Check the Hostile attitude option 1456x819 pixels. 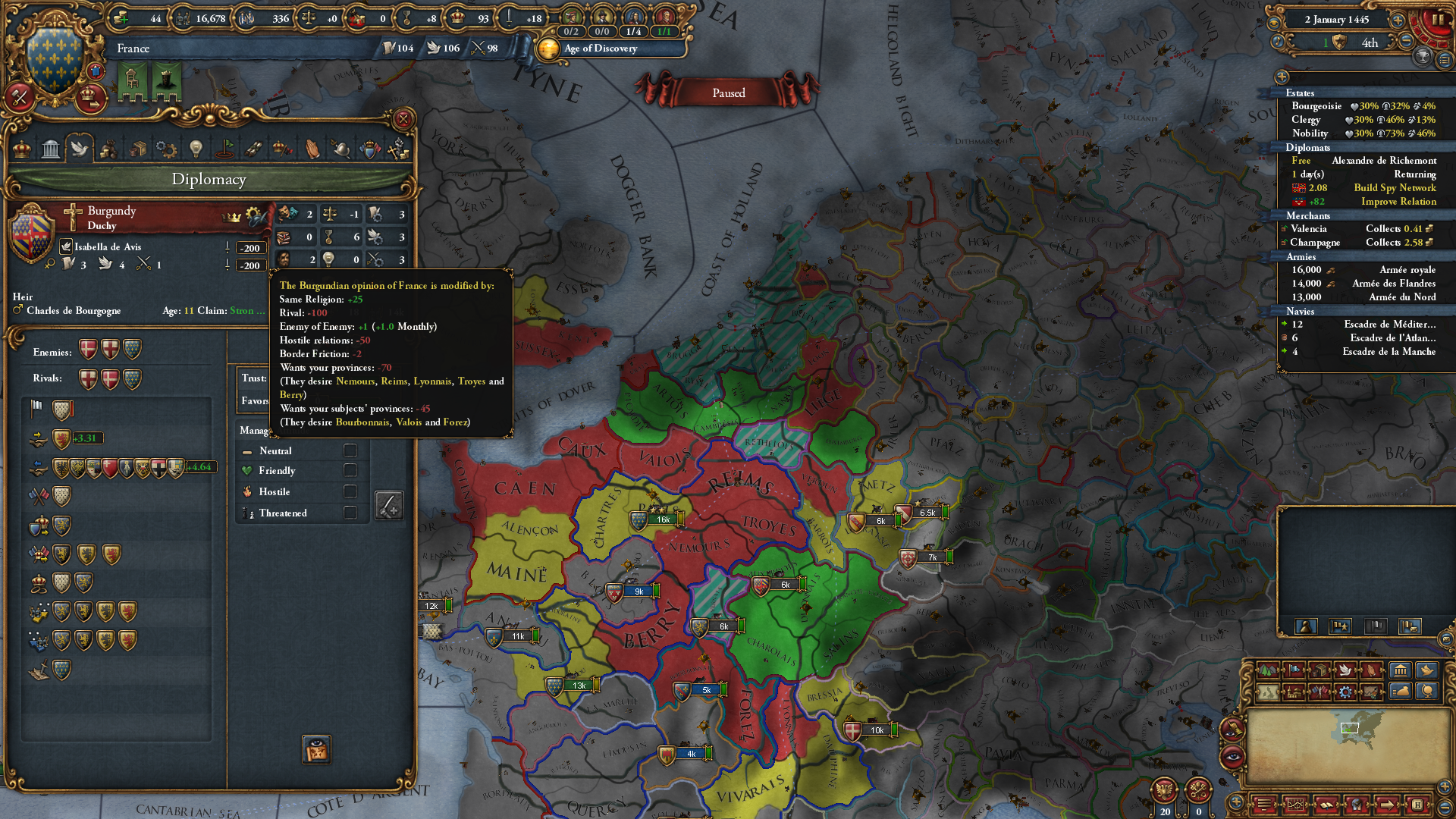[x=350, y=491]
